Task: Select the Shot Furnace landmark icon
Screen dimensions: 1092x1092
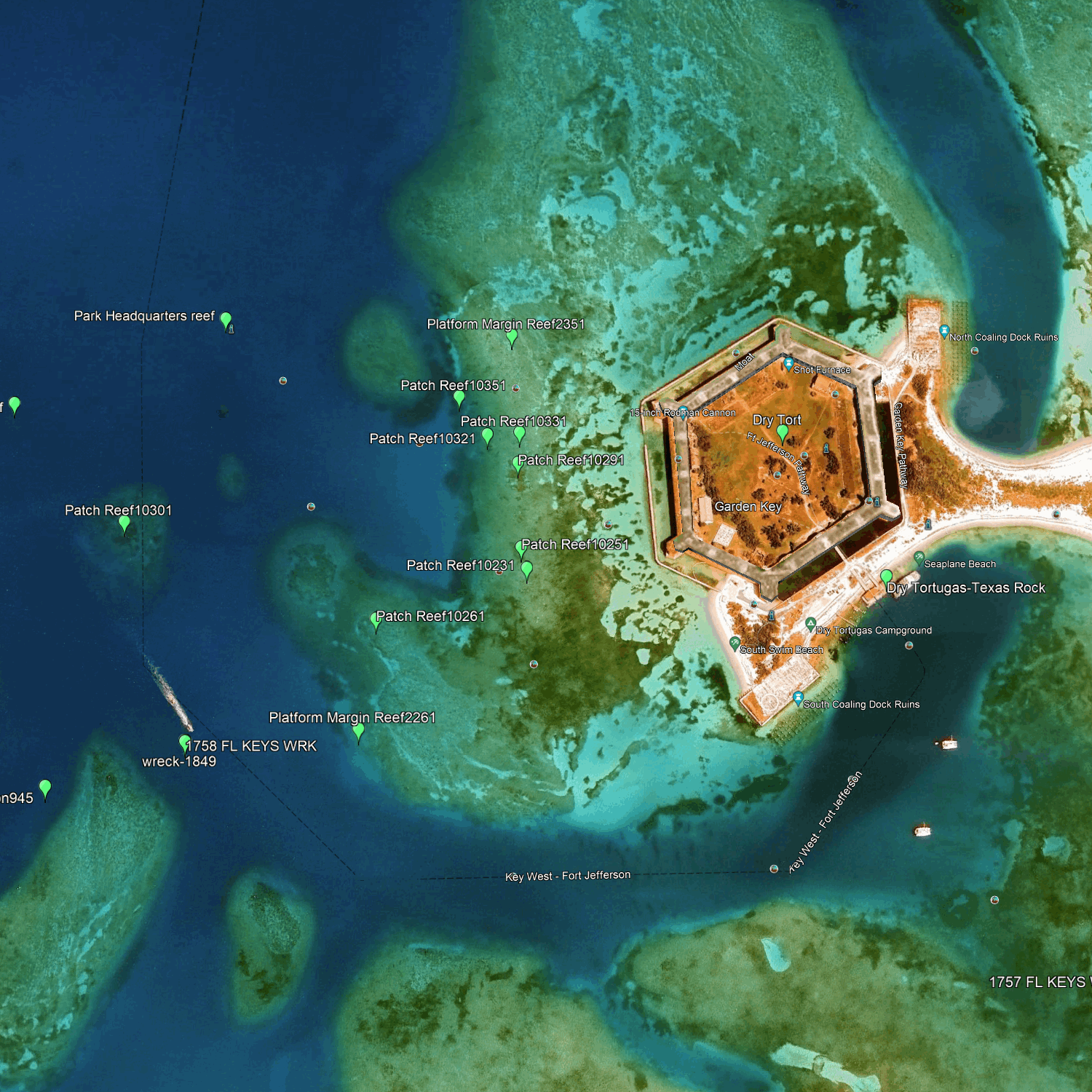Action: [788, 363]
